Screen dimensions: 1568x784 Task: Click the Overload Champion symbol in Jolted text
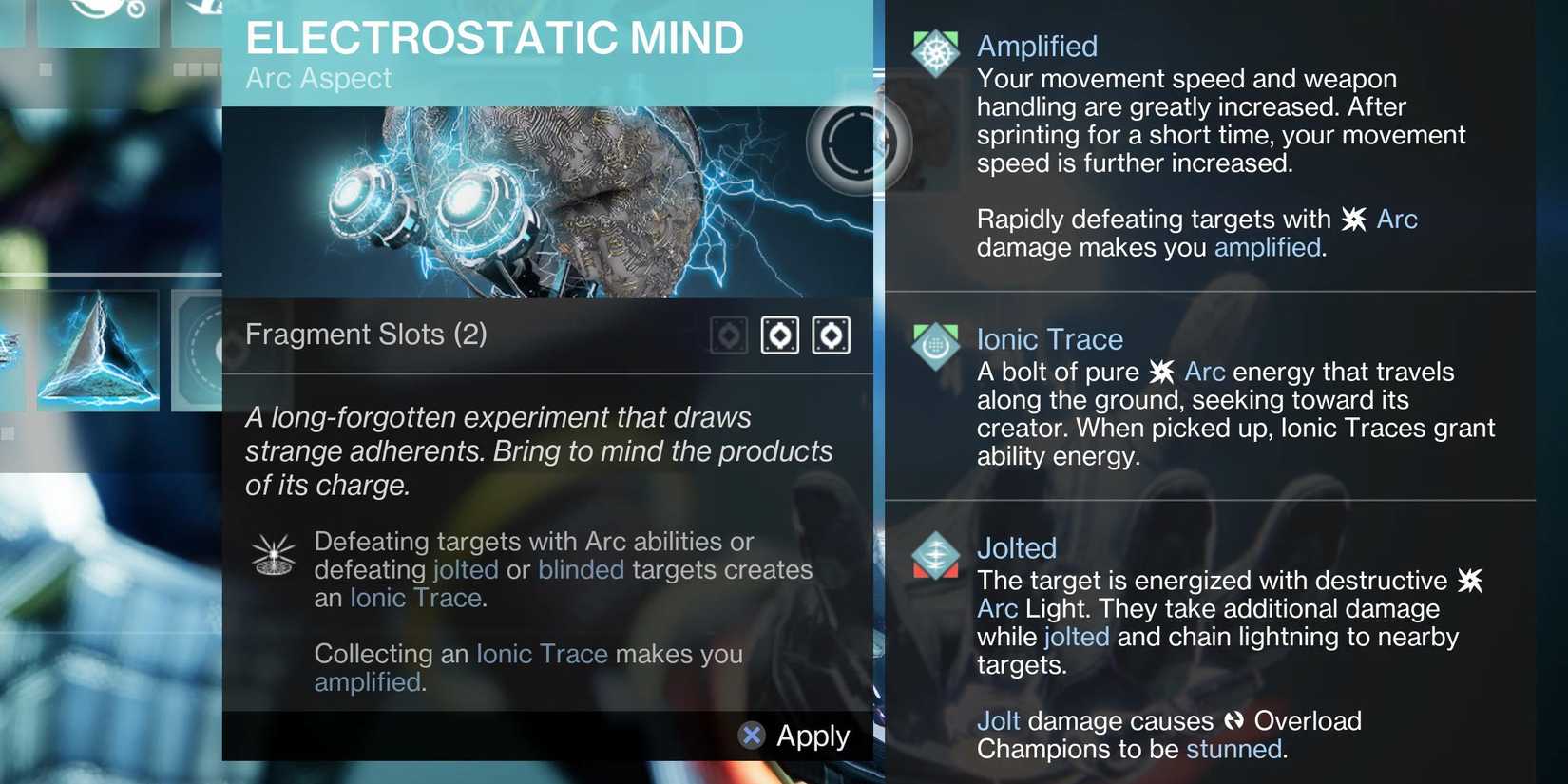(x=1235, y=720)
